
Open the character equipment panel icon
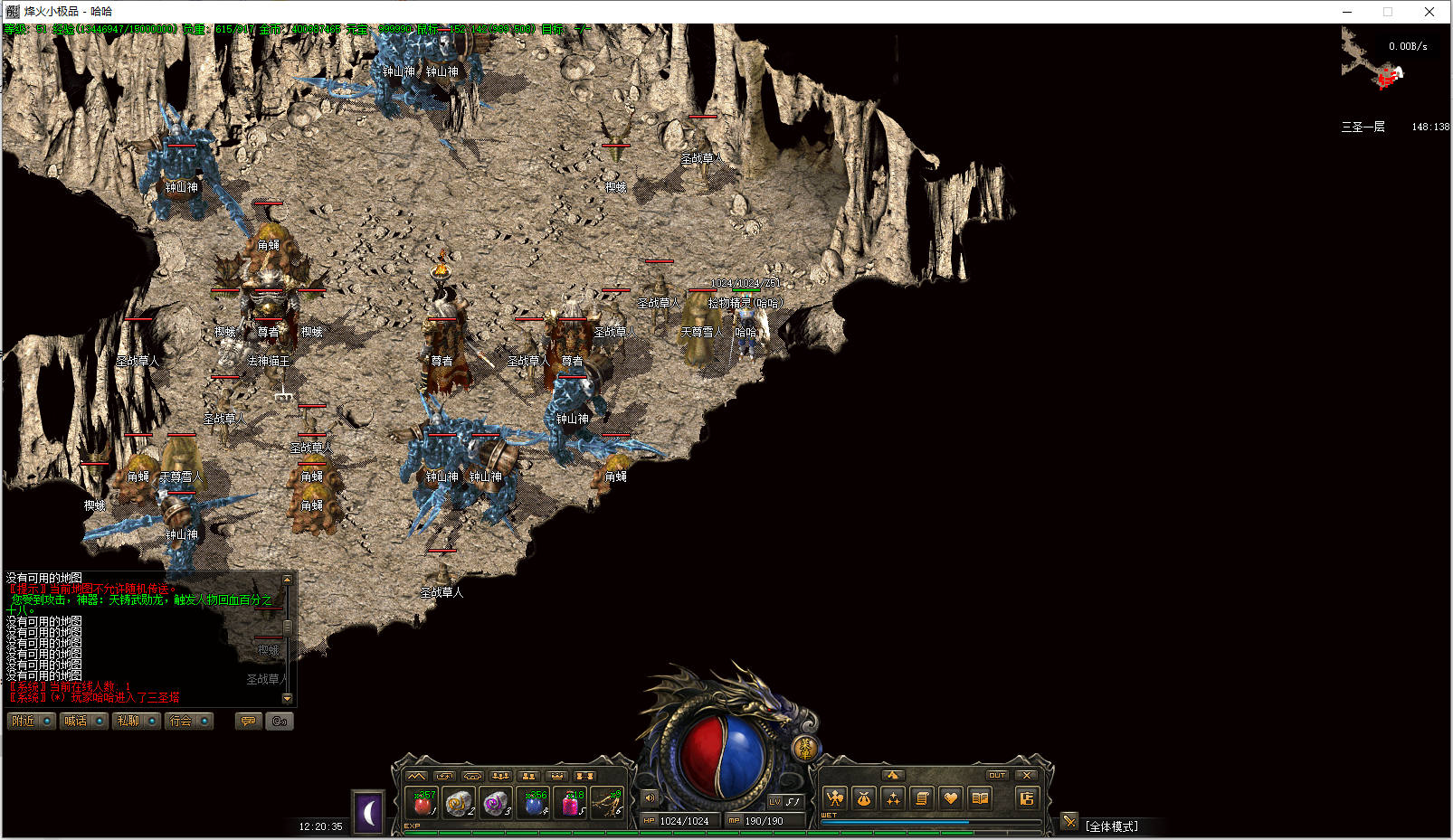[835, 798]
